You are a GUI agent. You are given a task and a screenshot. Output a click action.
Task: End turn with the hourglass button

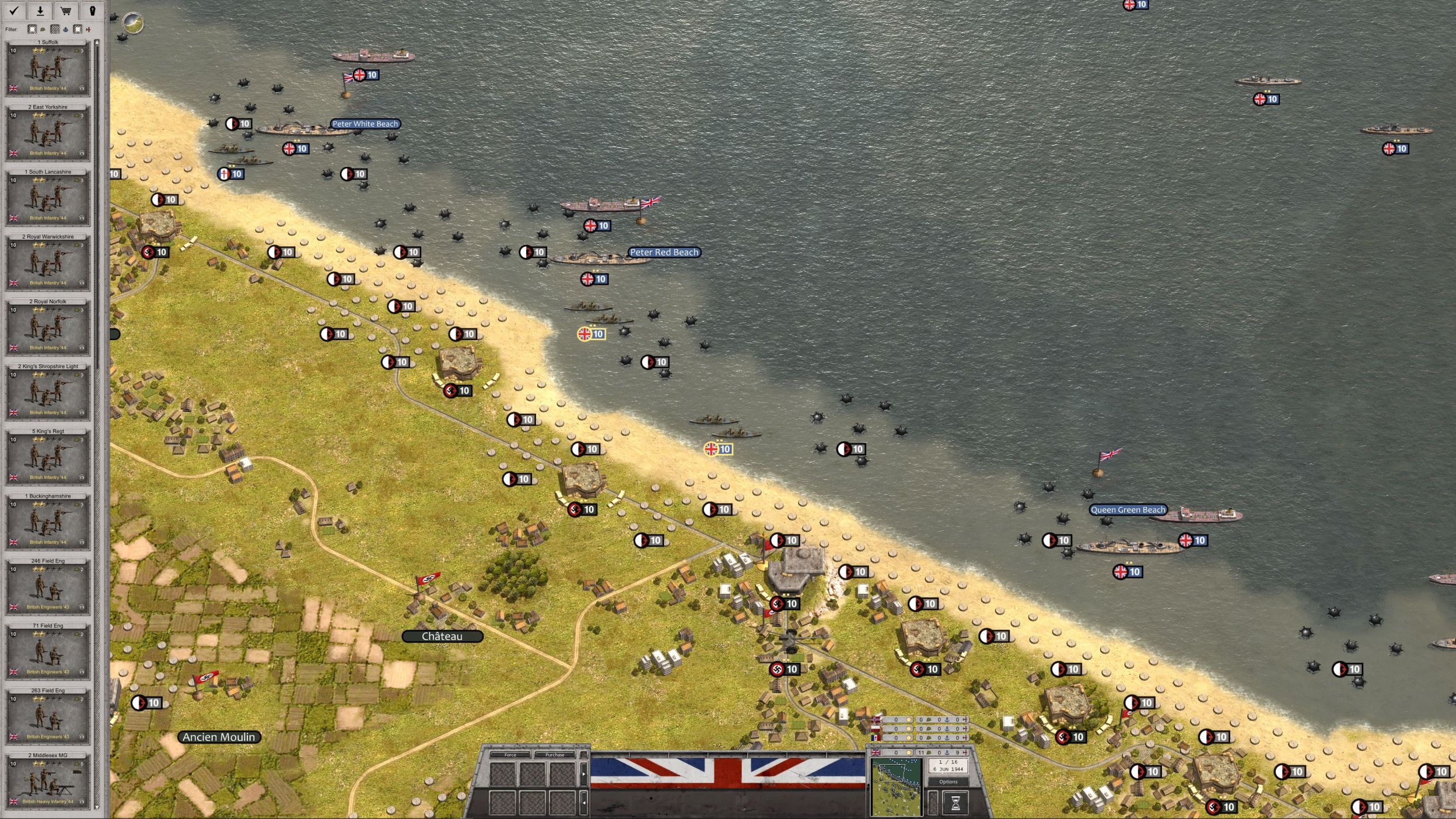[x=955, y=803]
